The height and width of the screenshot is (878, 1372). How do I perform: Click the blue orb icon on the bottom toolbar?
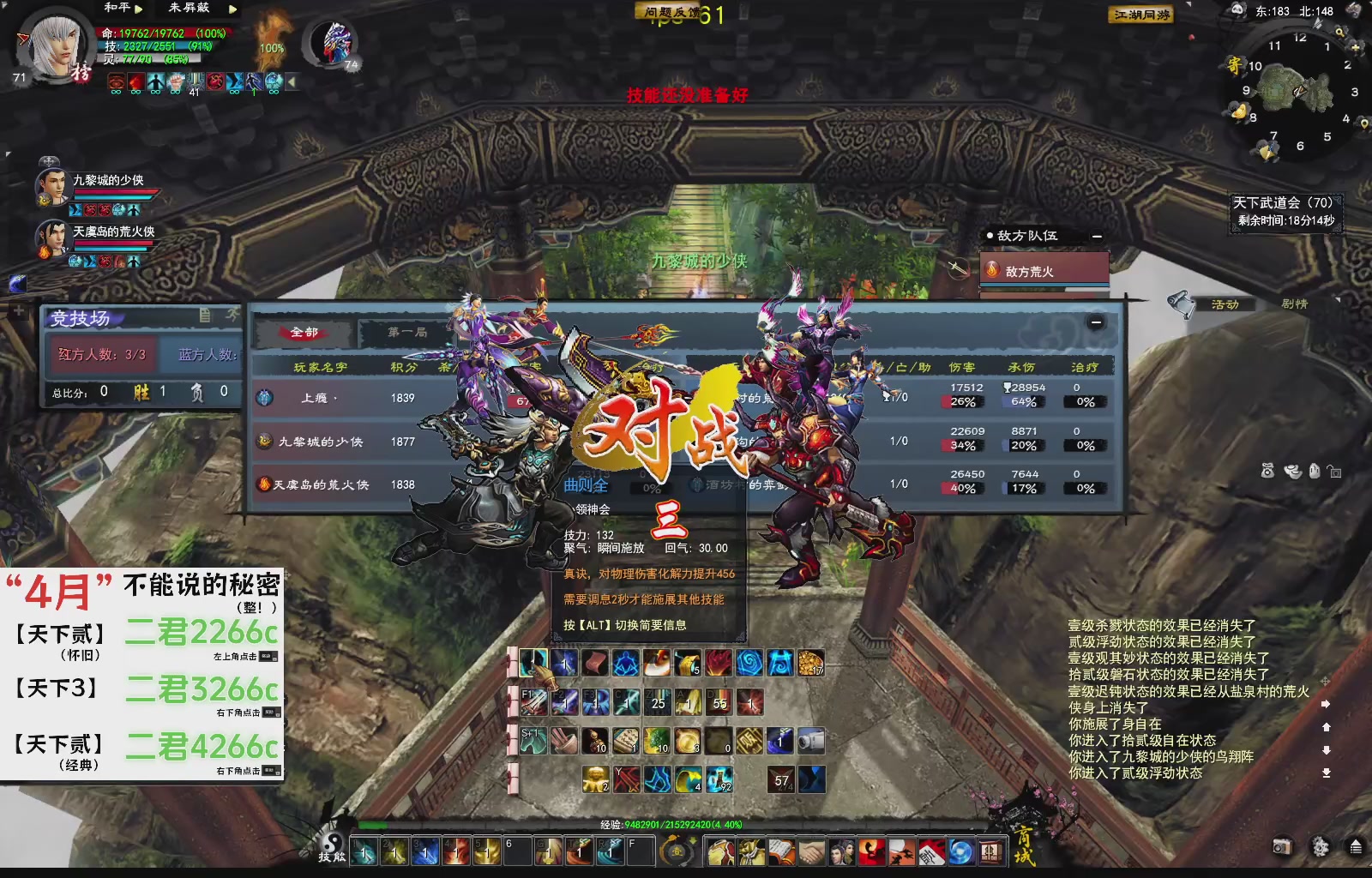(x=960, y=852)
